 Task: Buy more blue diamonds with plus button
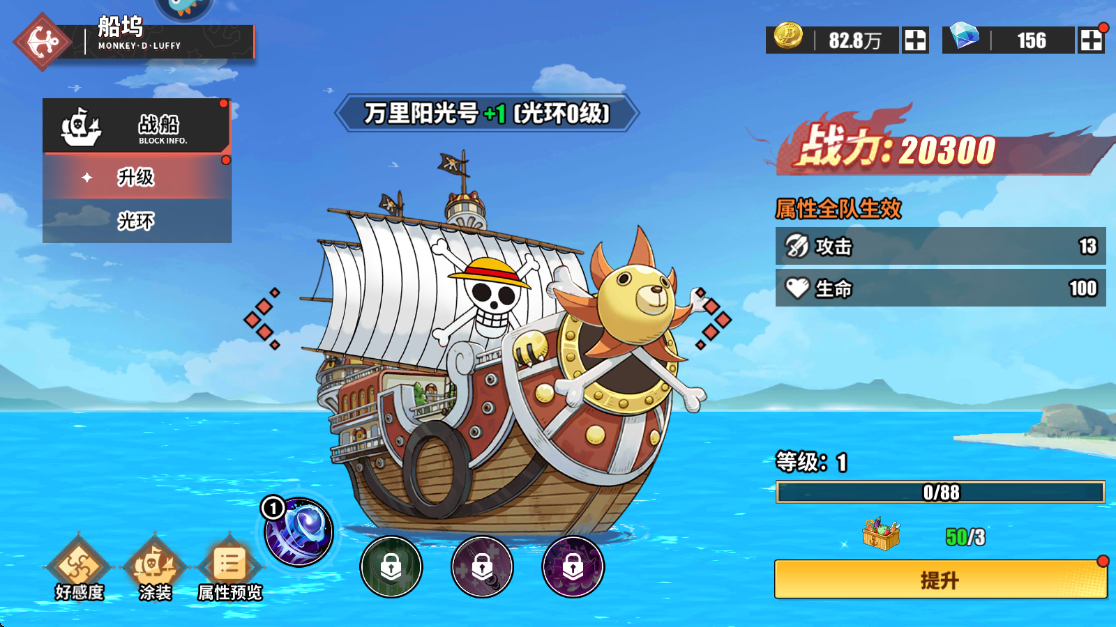[1090, 40]
